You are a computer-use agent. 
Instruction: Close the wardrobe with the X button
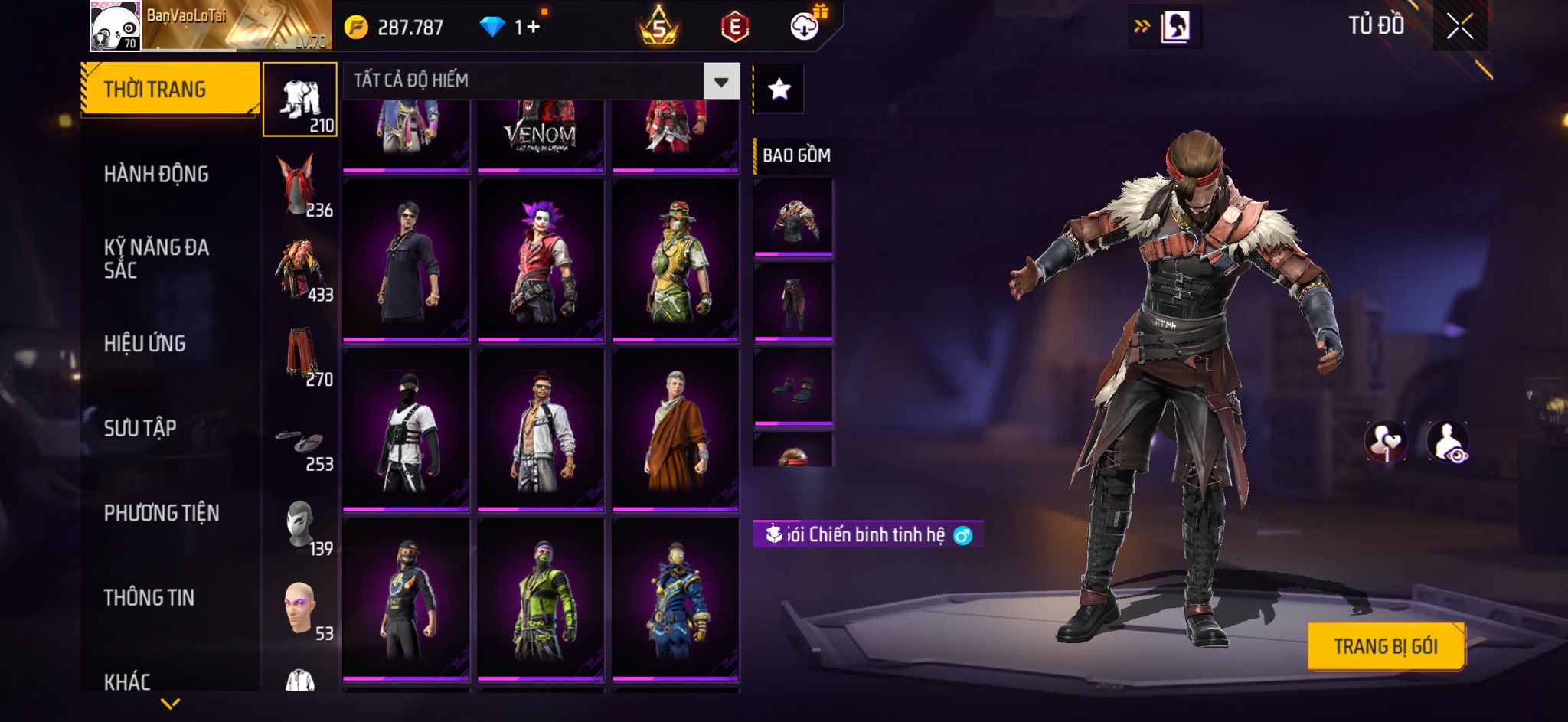1459,27
